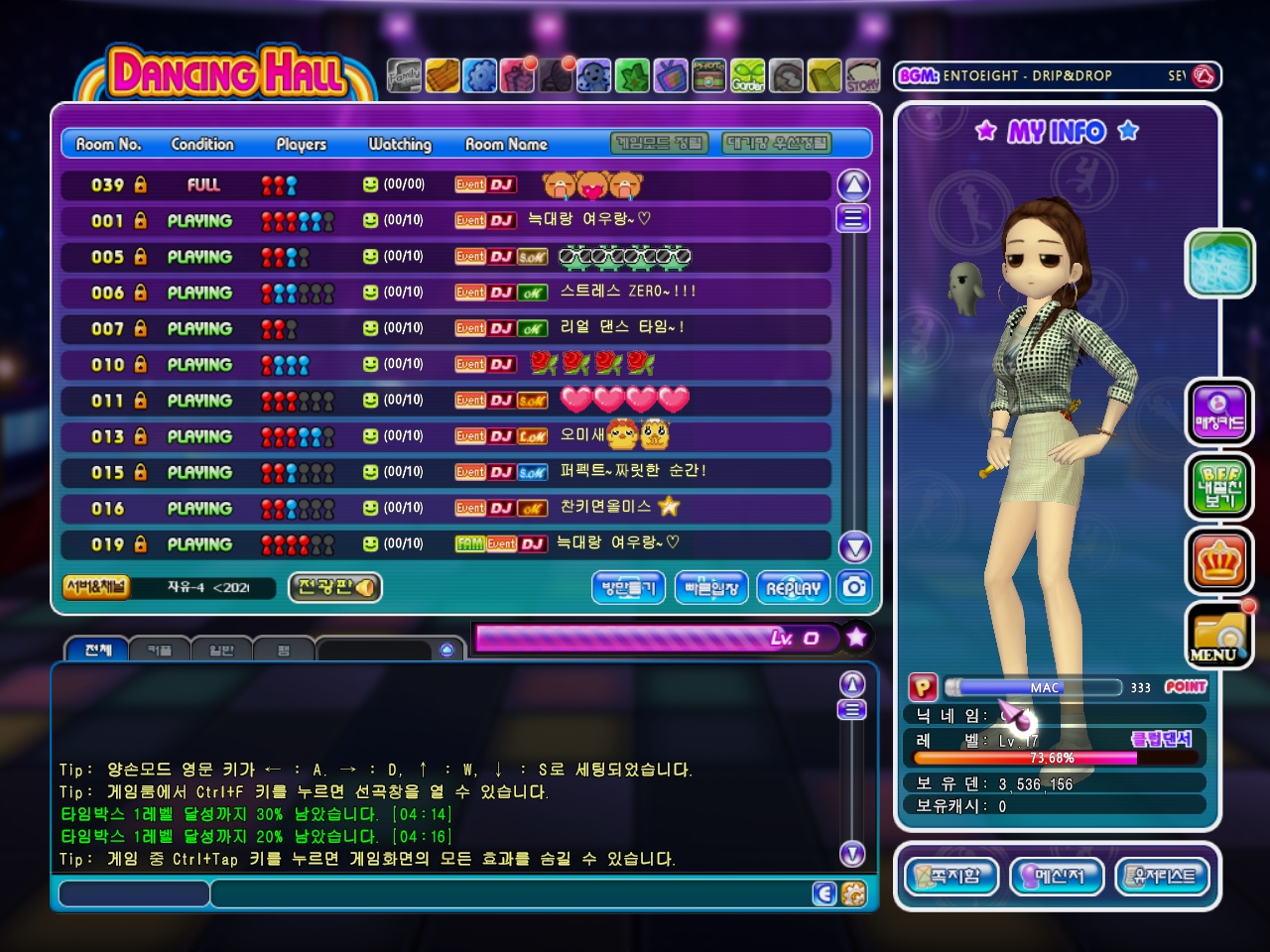Viewport: 1270px width, 952px height.
Task: Open the 쪽지함 message box button
Action: [x=952, y=876]
